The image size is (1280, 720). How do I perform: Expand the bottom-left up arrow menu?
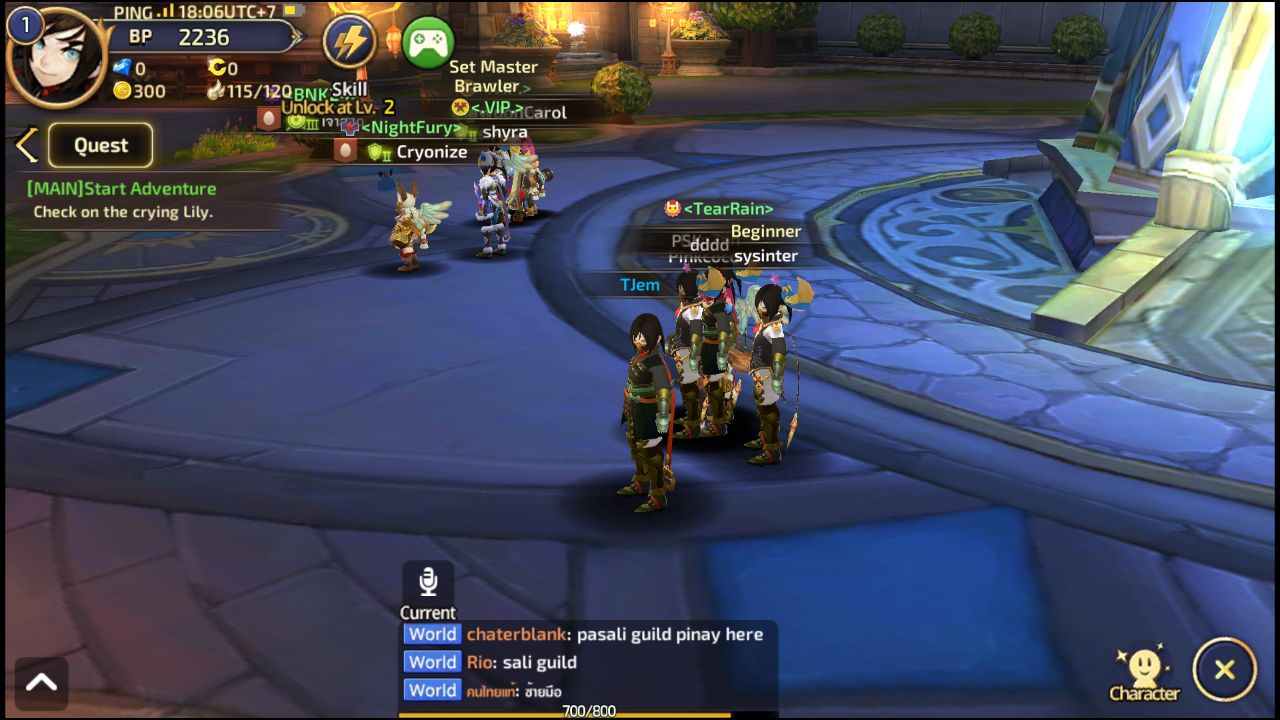coord(41,683)
